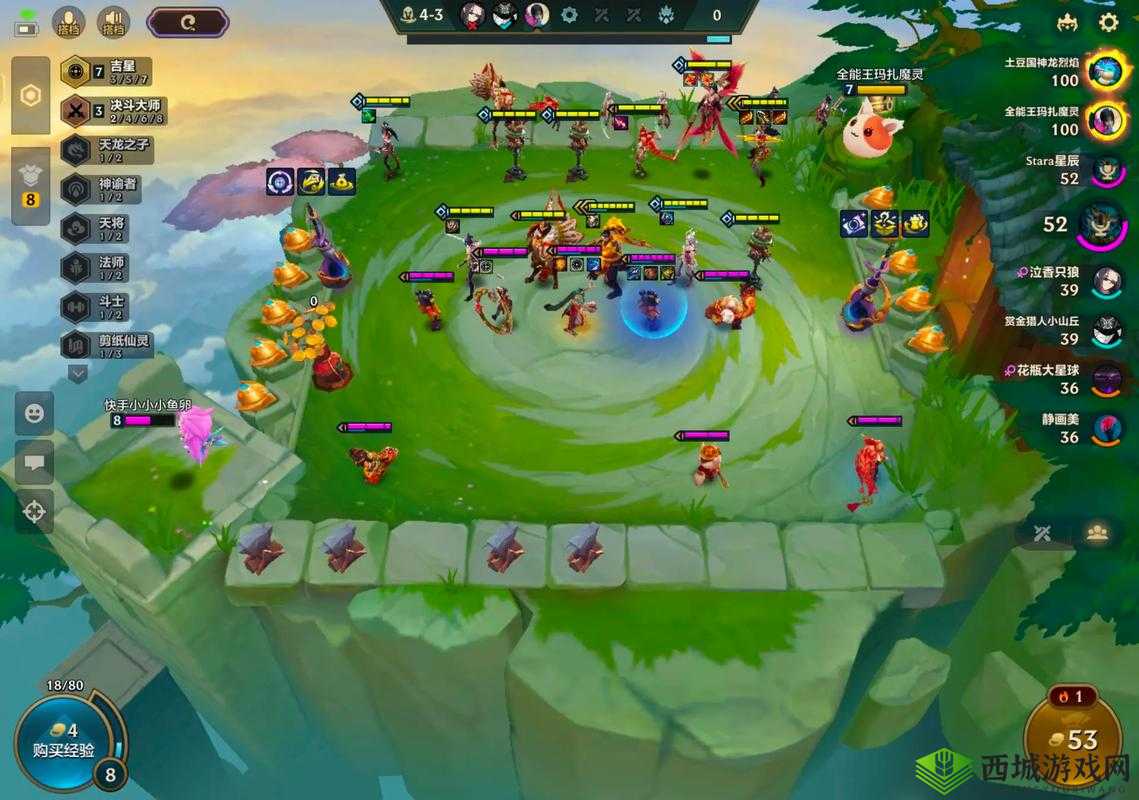Switch to the hexagon traits tab
Screen dimensions: 1139x800
pyautogui.click(x=31, y=95)
